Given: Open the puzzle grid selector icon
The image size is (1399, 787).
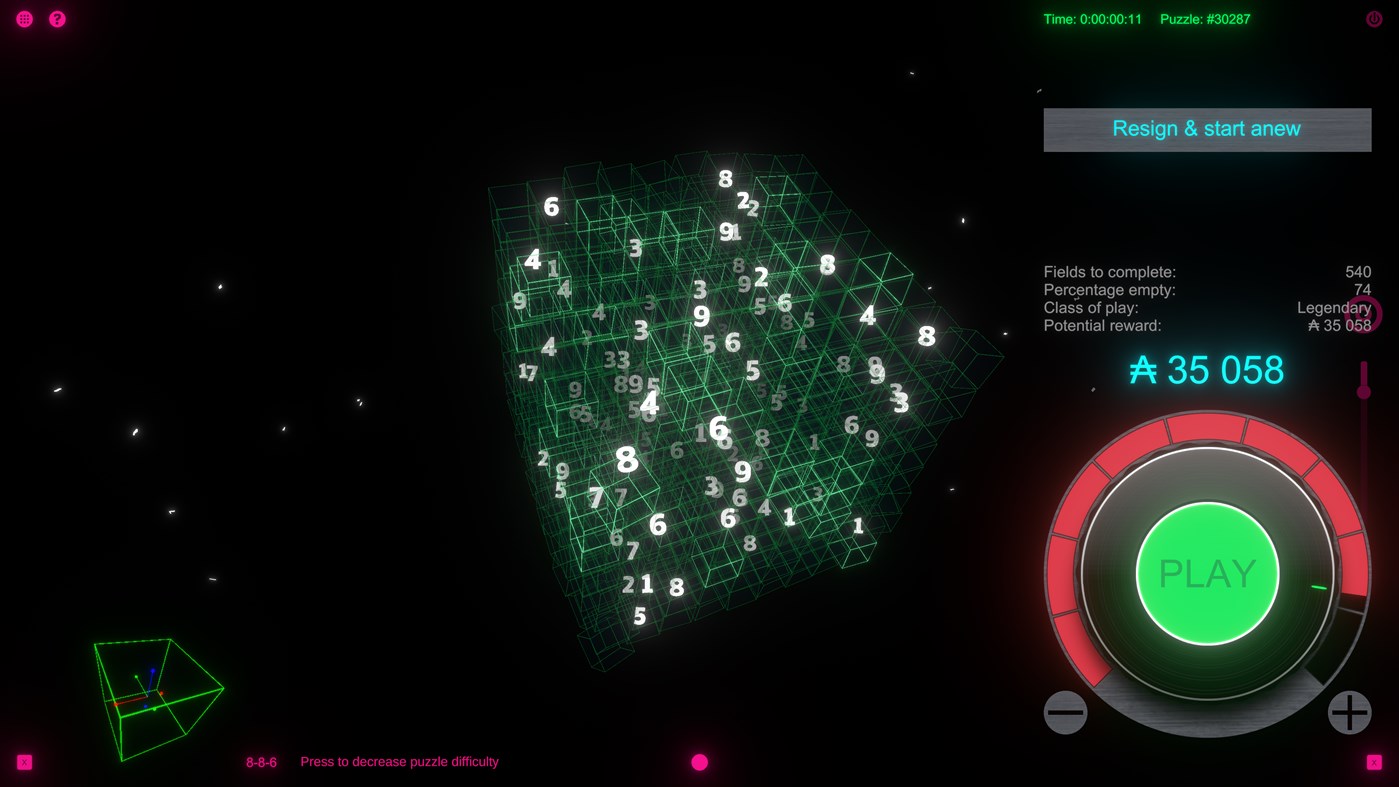Looking at the screenshot, I should (23, 18).
